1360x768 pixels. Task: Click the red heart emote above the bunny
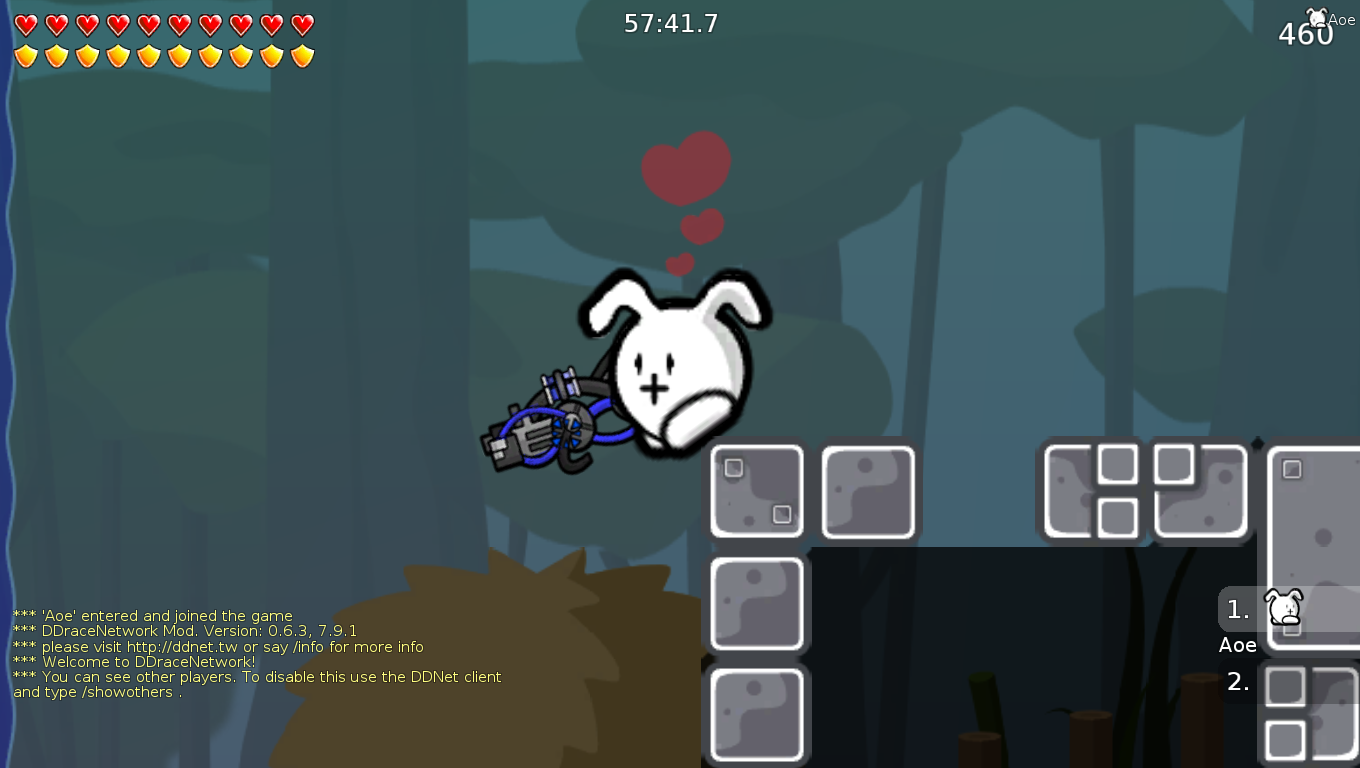(x=685, y=168)
